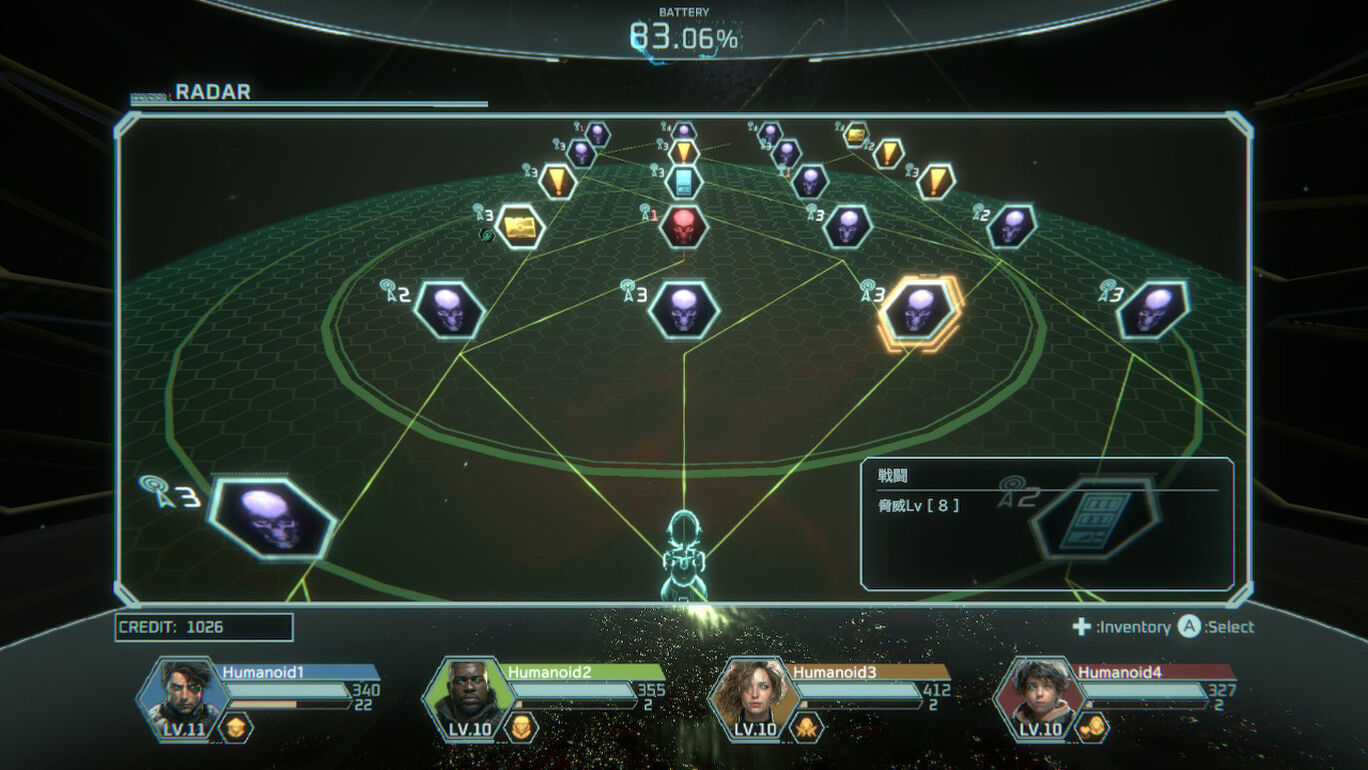
Task: Choose the orange-highlighted skull battle node
Action: click(x=919, y=310)
